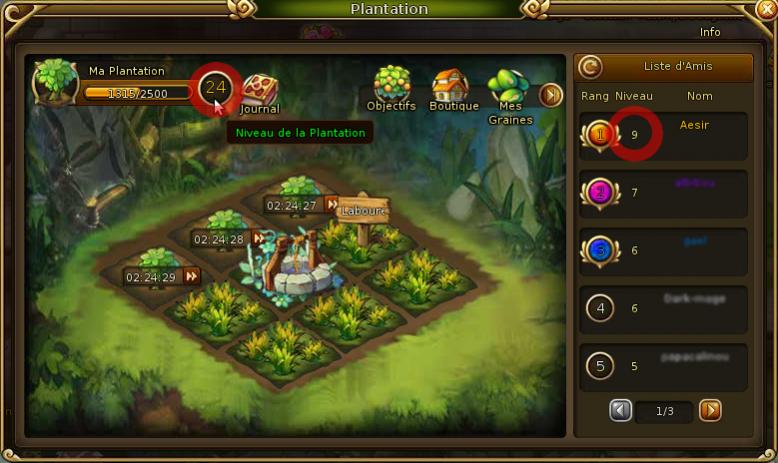Click the Ma Plantation tree portrait
Viewport: 778px width, 463px height.
(55, 84)
